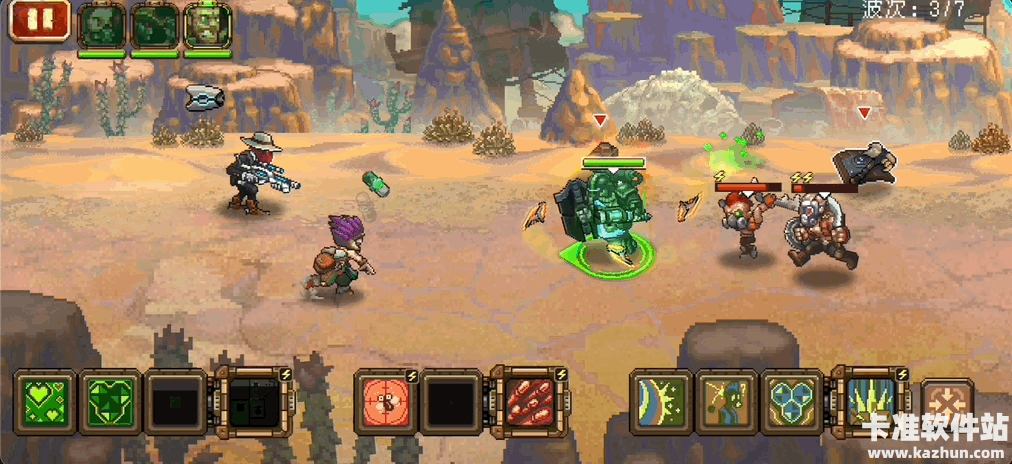Viewport: 1012px width, 464px height.
Task: Activate the blue triple-hexagon skill
Action: coord(793,401)
